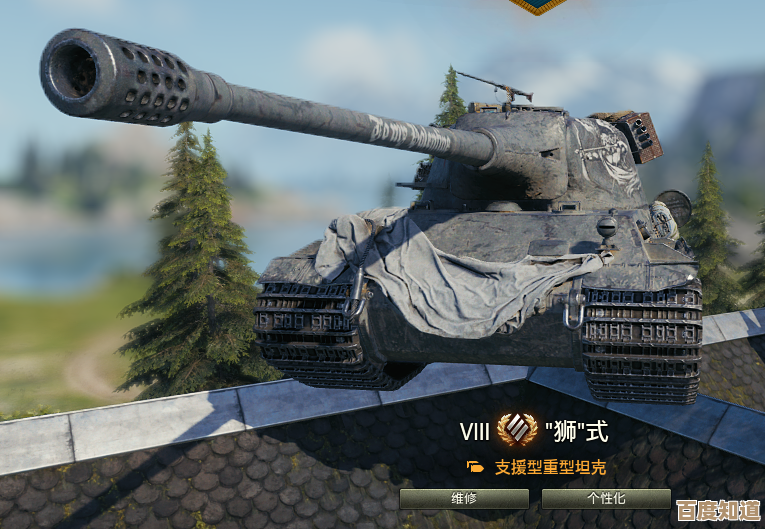Open the 个性化 customization screen
The width and height of the screenshot is (765, 529).
(x=605, y=498)
